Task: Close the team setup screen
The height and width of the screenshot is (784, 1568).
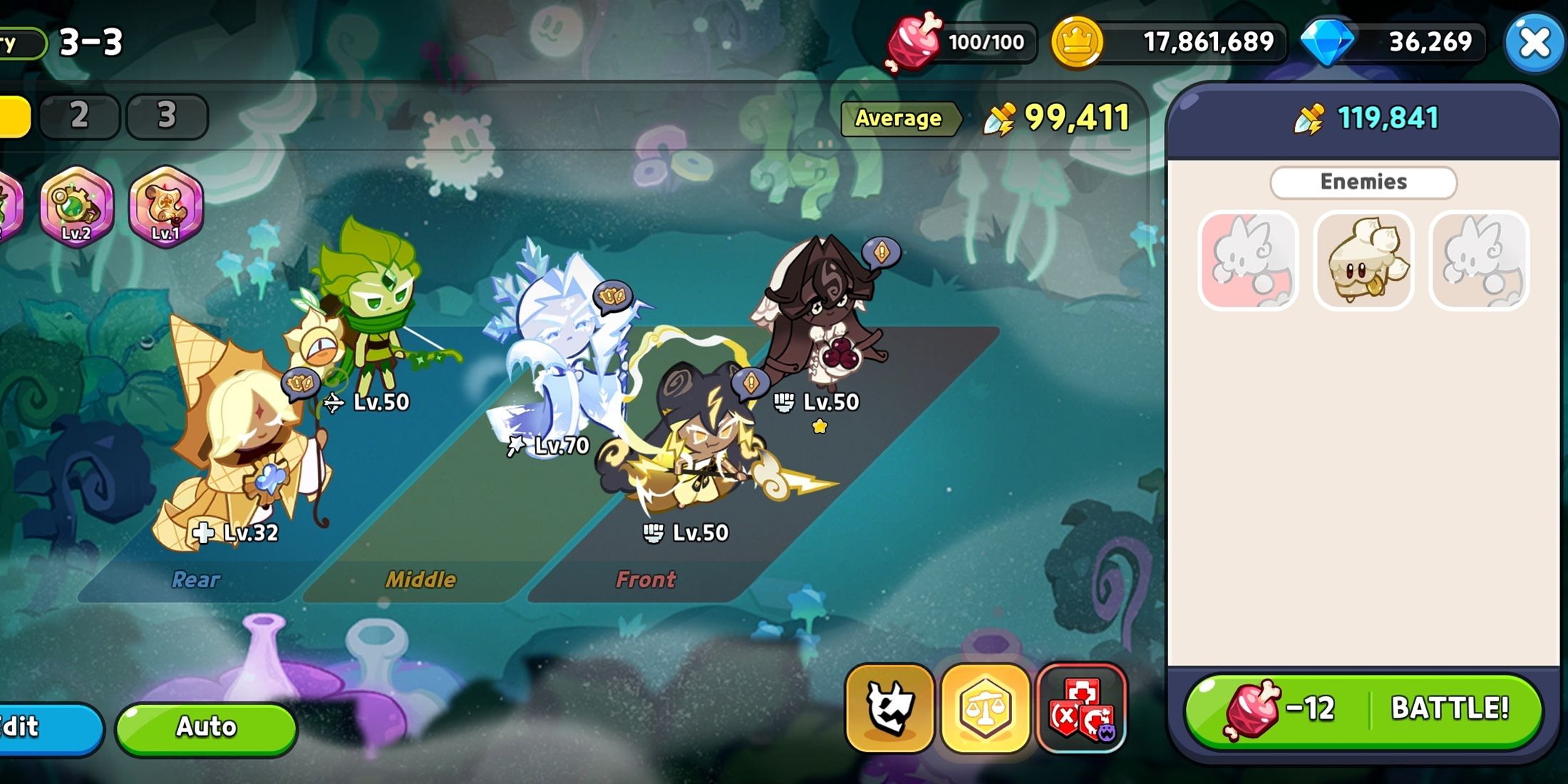Action: pos(1533,43)
